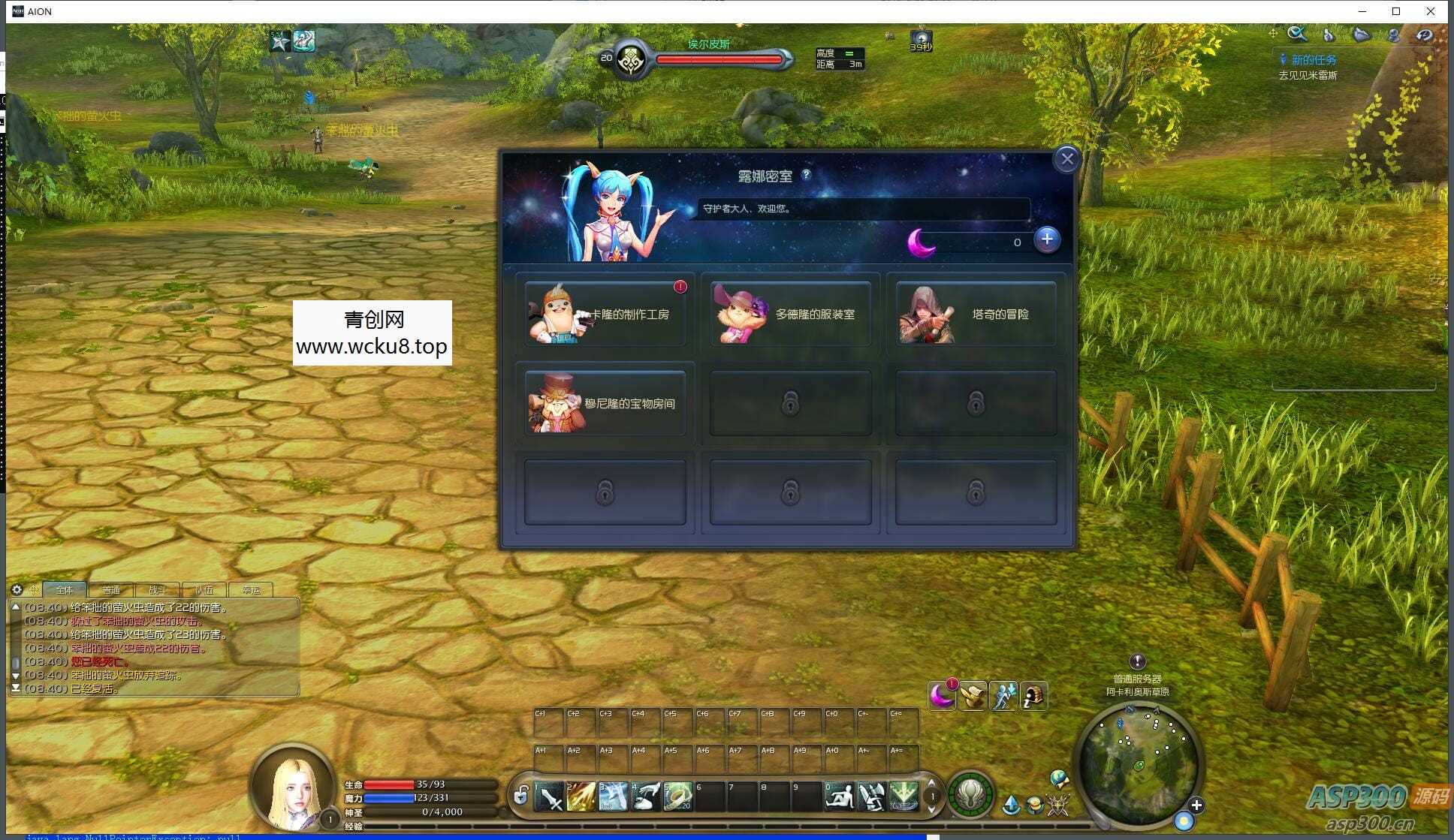The image size is (1454, 840).
Task: Open the magnifying glass search icon top-right
Action: tap(1296, 34)
